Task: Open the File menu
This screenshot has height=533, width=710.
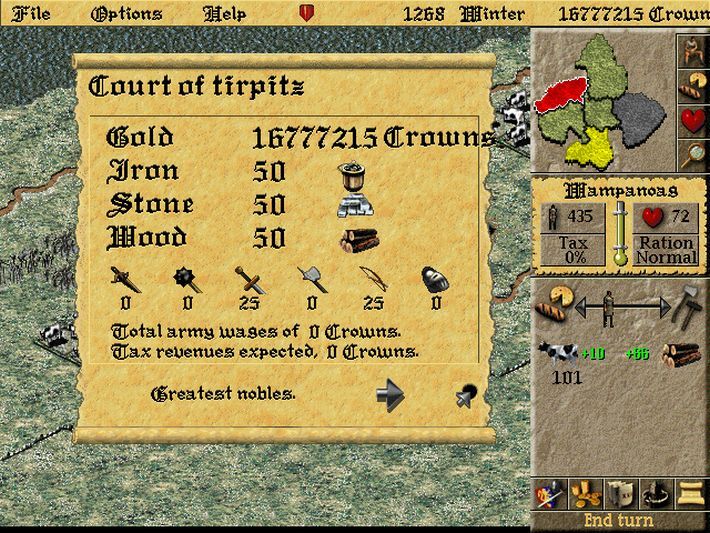Action: point(29,14)
